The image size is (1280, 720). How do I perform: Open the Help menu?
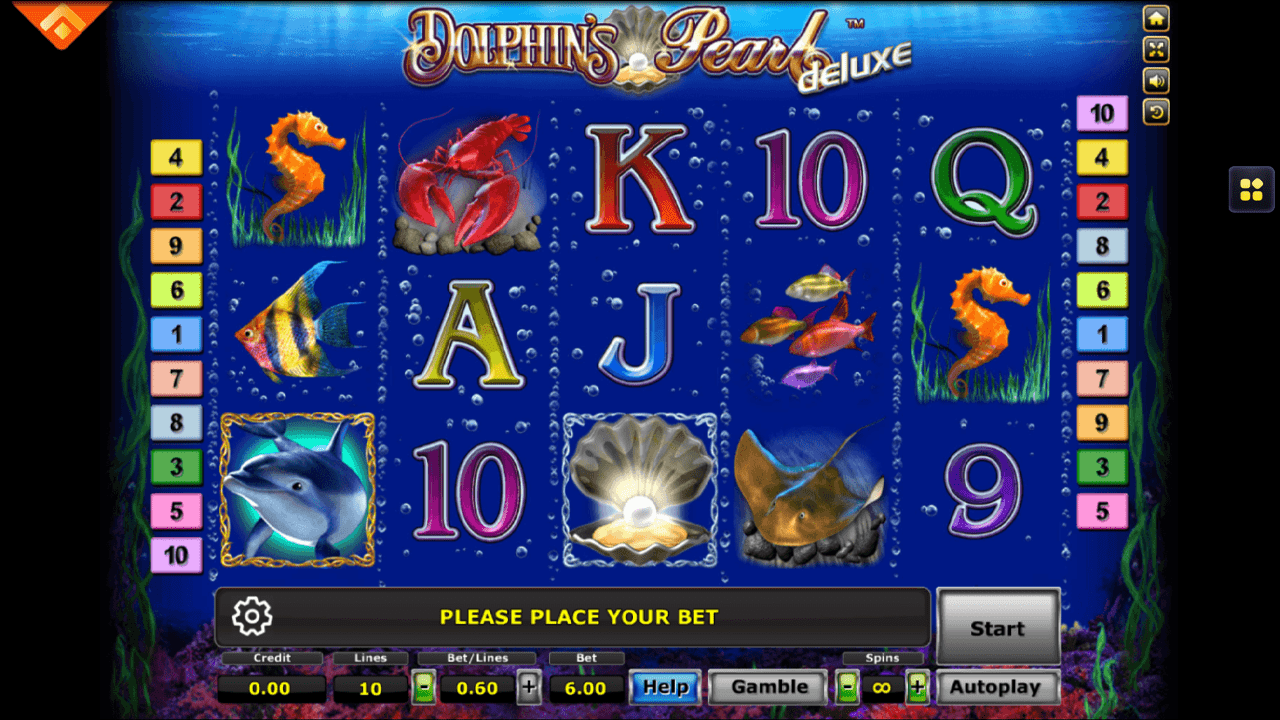665,687
